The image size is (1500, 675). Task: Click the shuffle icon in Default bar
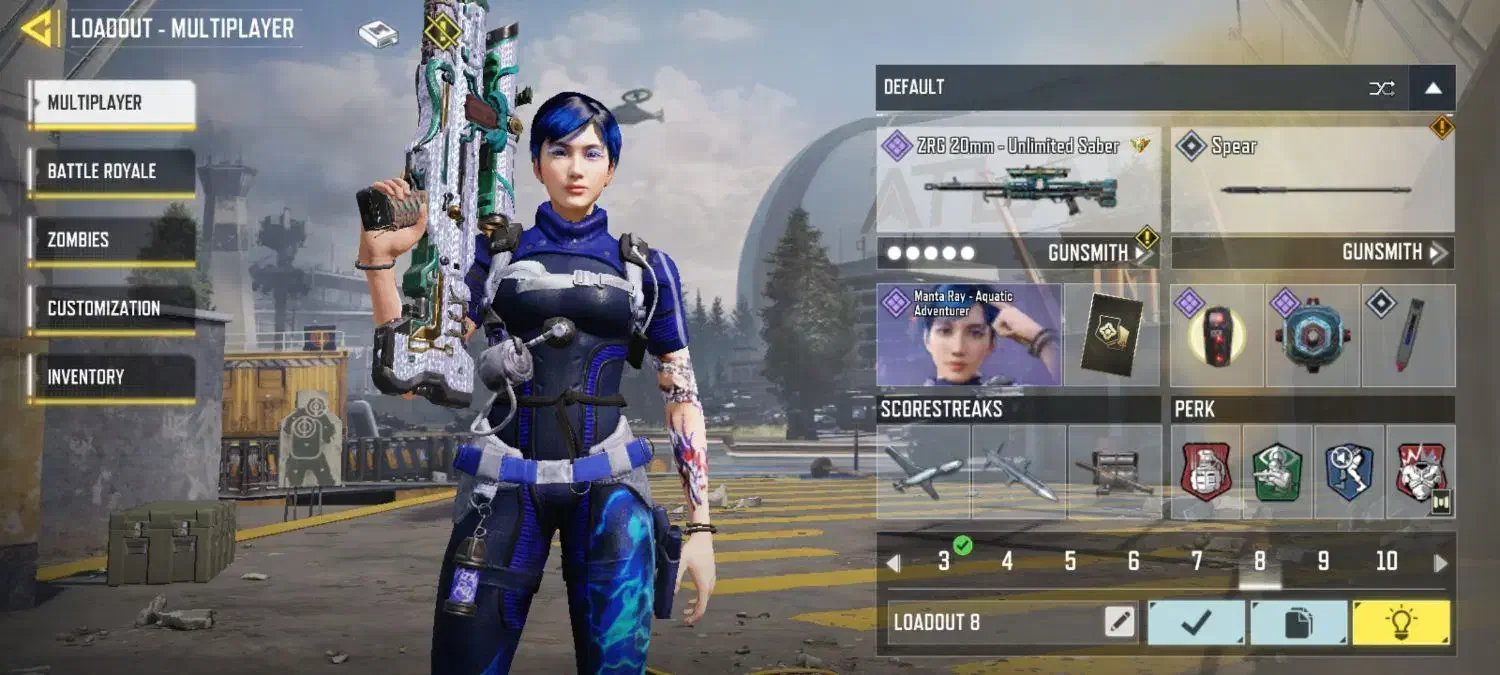tap(1382, 88)
